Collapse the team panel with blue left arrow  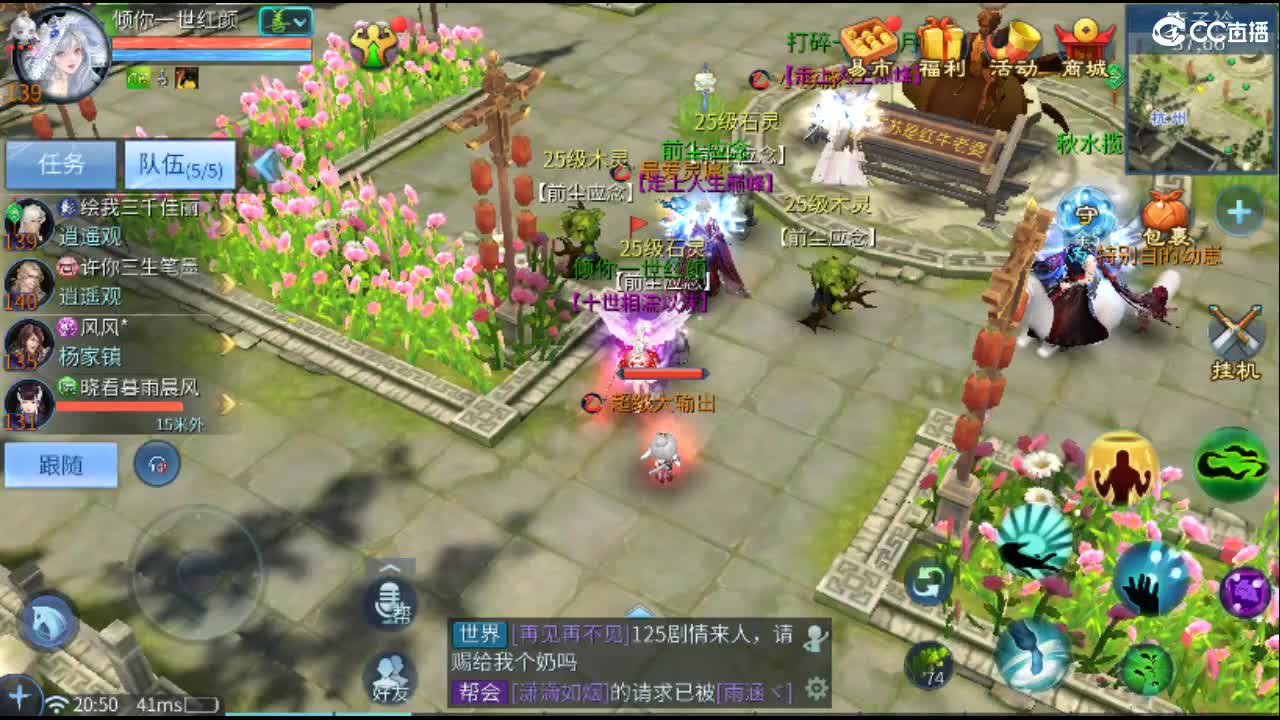(264, 166)
